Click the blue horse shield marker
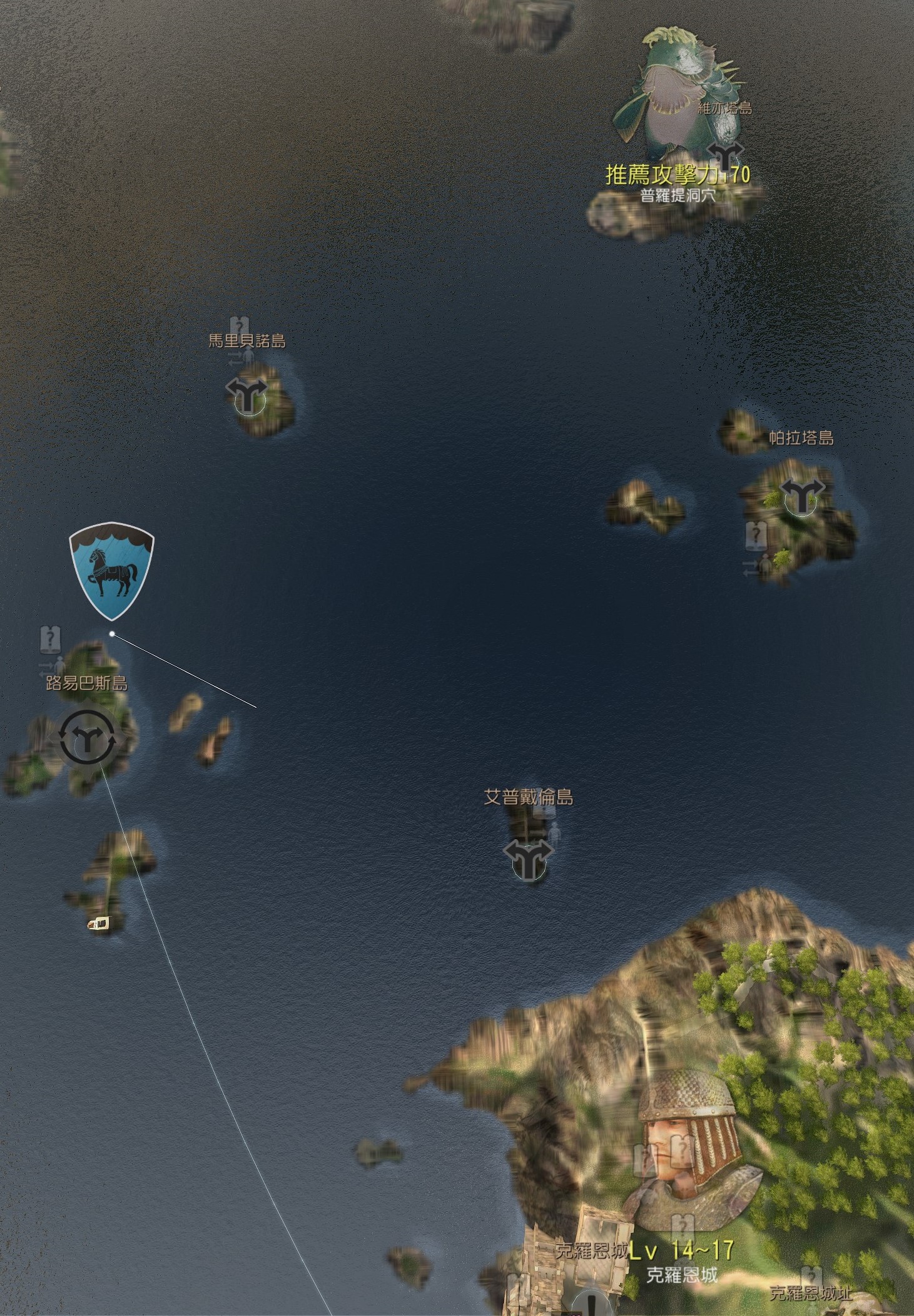Screen dimensions: 914x1316 [111, 569]
